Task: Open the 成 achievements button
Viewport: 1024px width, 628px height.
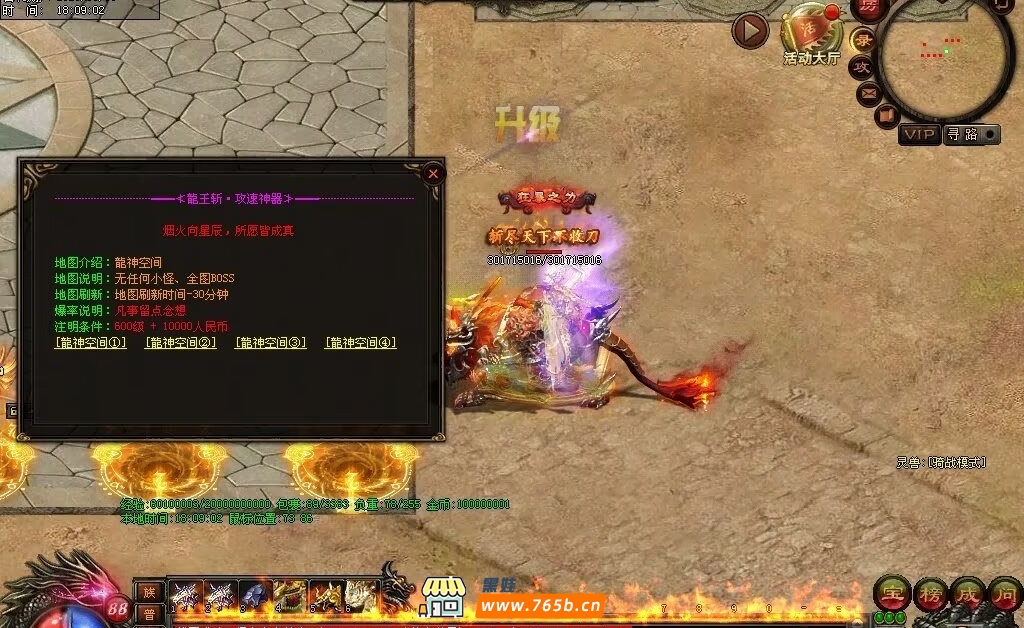Action: coord(967,593)
